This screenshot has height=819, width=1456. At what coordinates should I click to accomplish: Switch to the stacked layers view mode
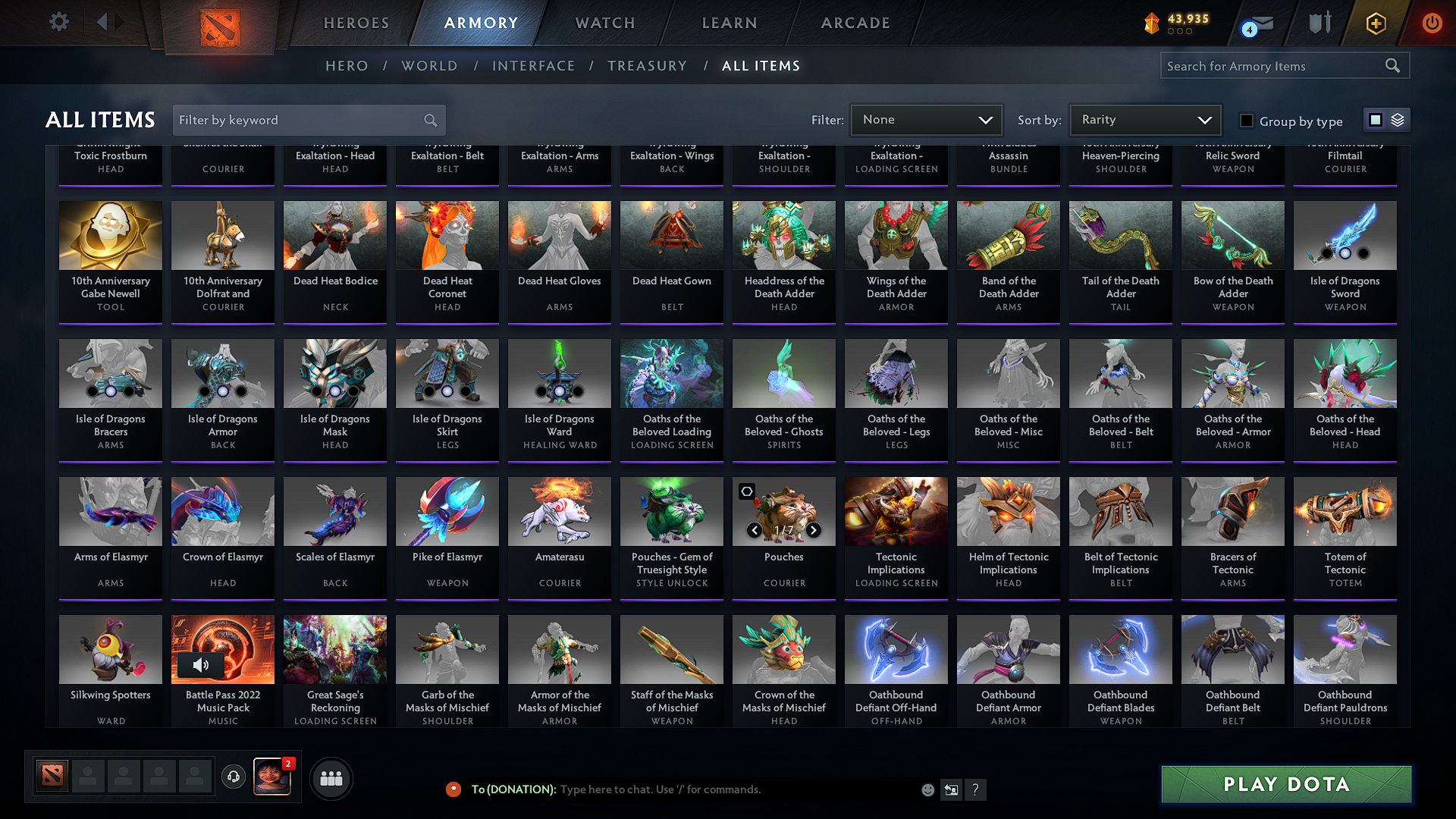click(x=1396, y=119)
